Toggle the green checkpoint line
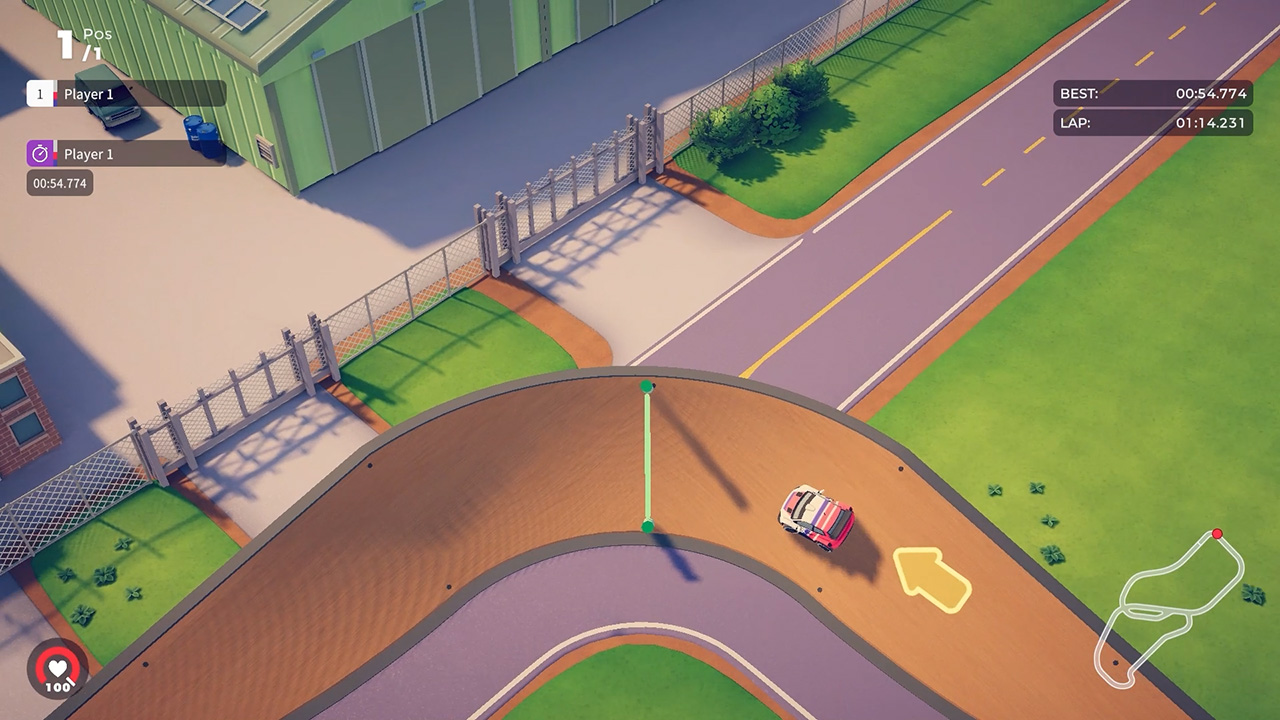1280x720 pixels. (x=648, y=455)
